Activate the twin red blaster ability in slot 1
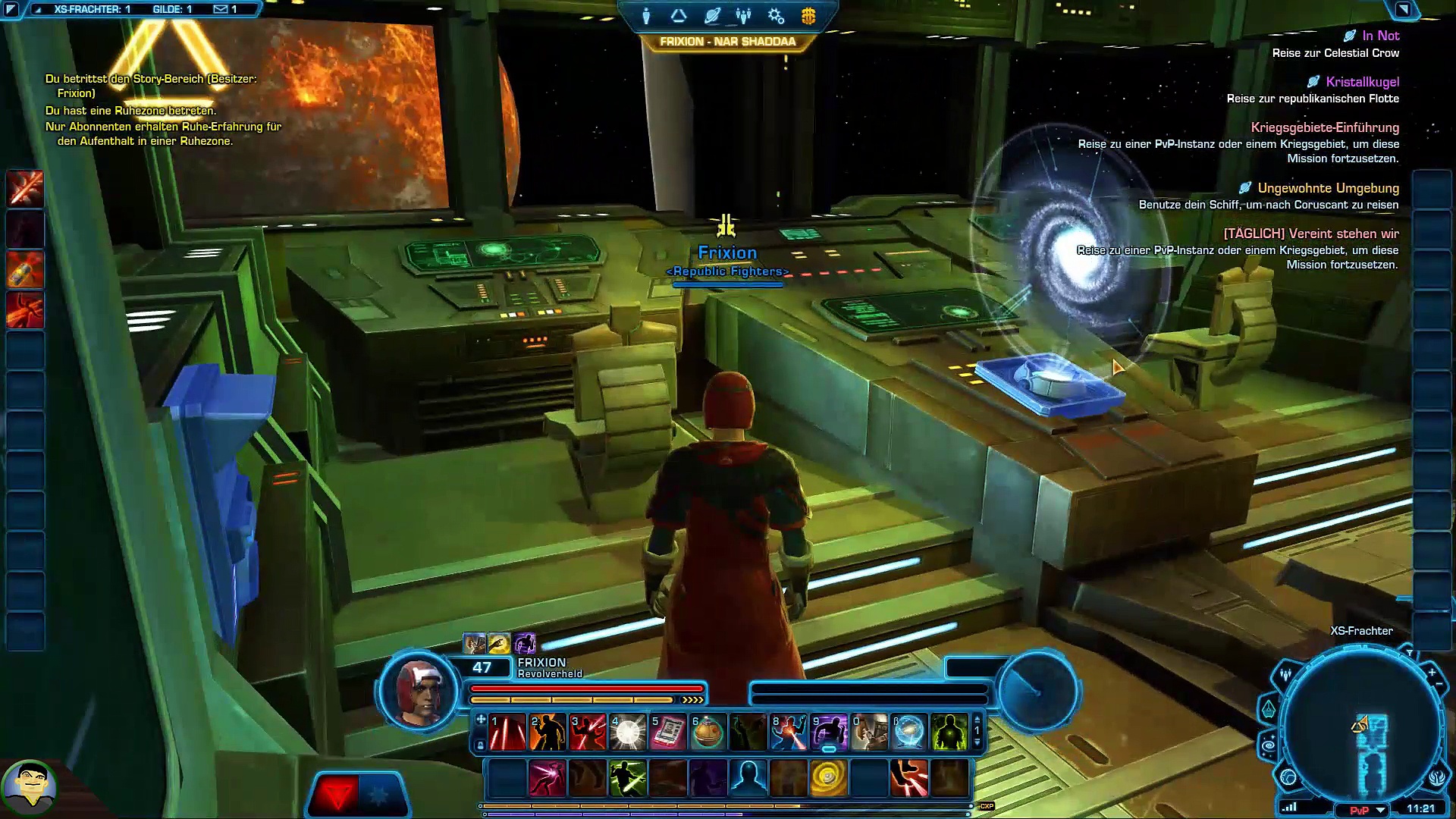 [x=507, y=733]
